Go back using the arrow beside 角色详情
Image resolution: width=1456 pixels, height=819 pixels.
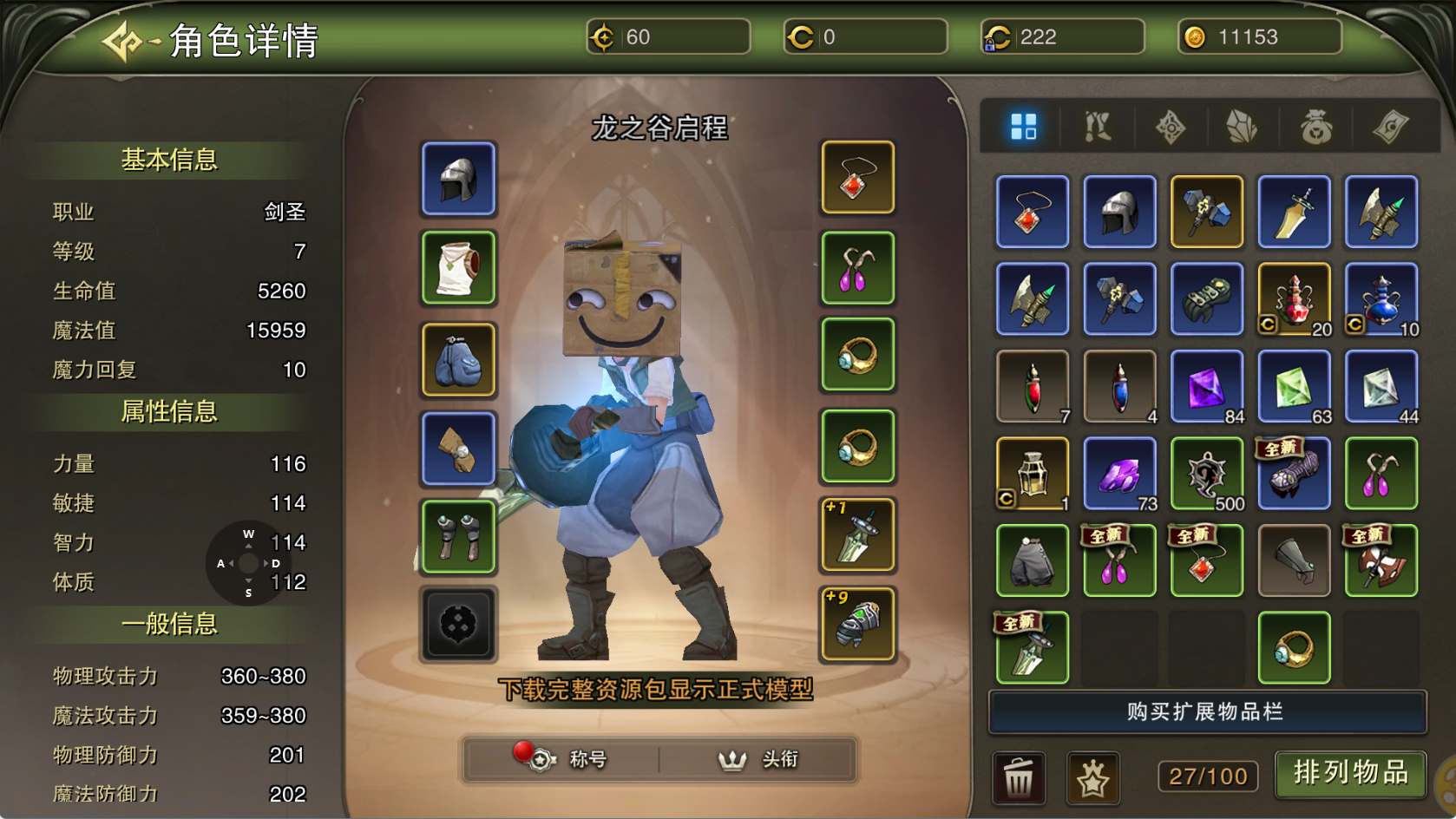122,41
